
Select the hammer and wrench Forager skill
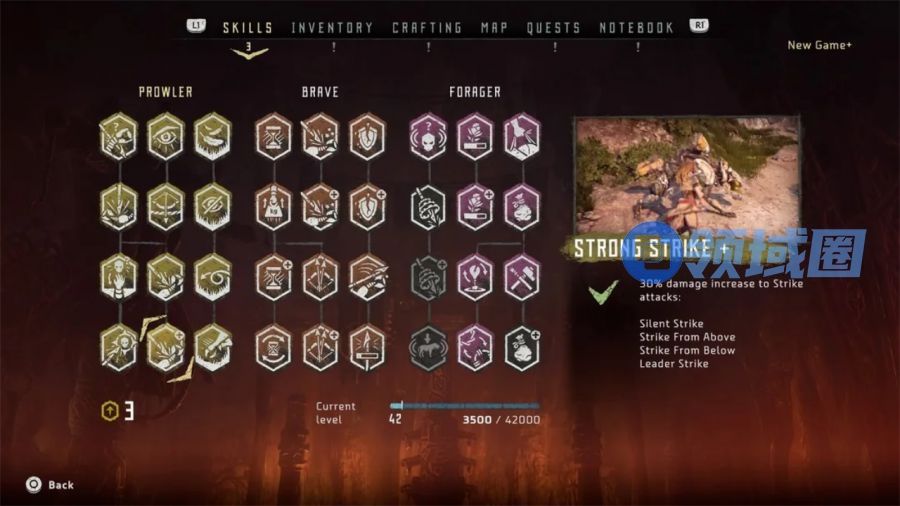tap(521, 277)
